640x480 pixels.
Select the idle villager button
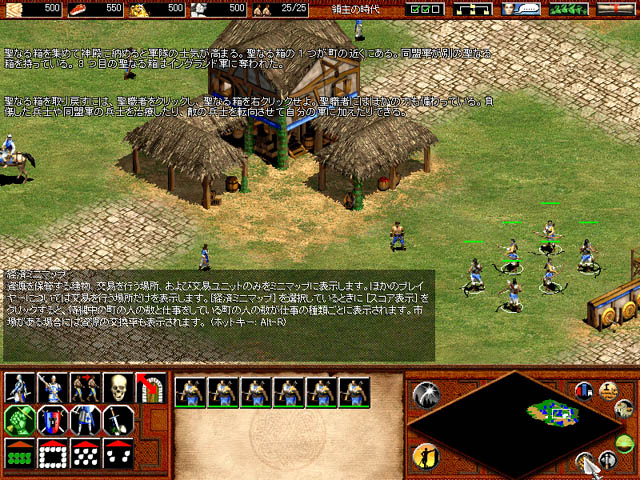[x=426, y=458]
